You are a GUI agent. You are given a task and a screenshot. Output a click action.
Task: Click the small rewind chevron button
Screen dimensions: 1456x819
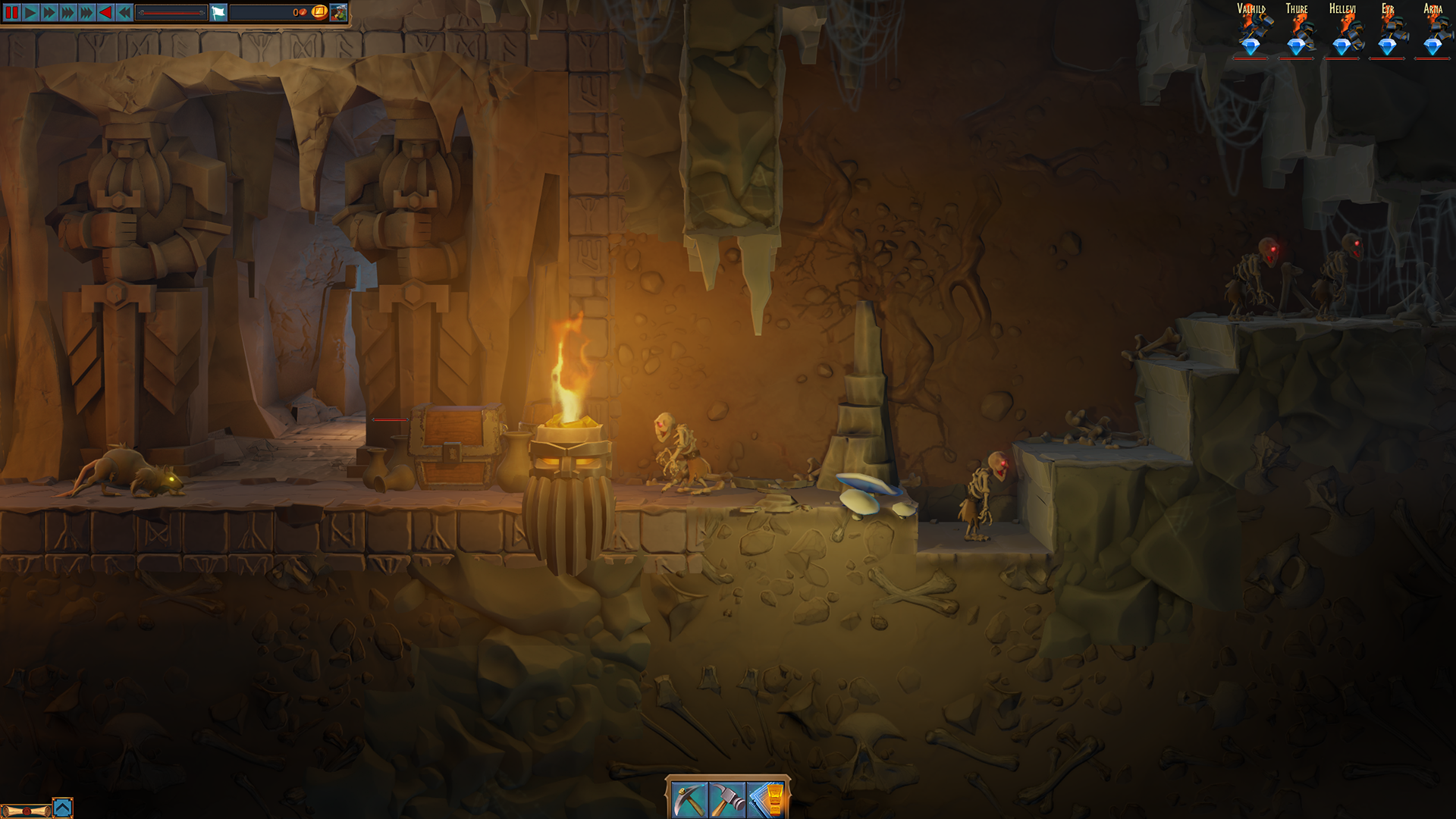click(x=124, y=13)
